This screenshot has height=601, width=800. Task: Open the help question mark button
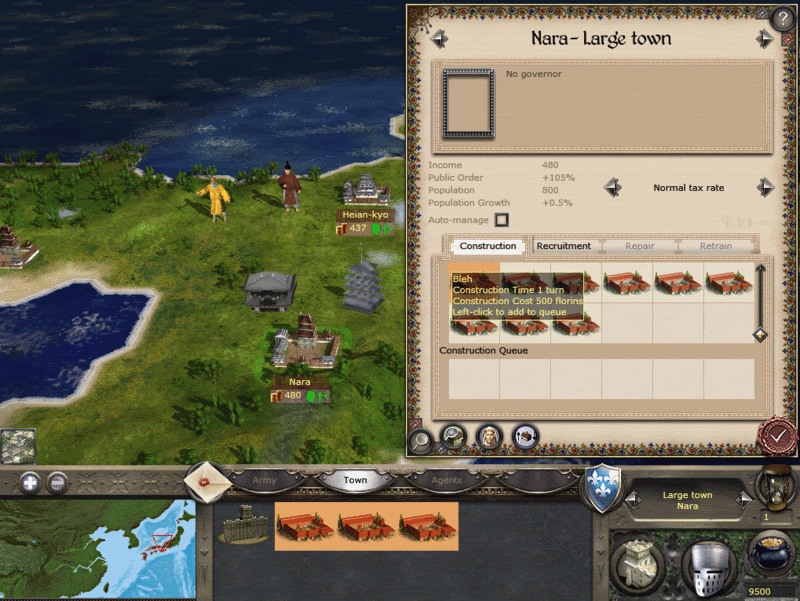coord(782,17)
